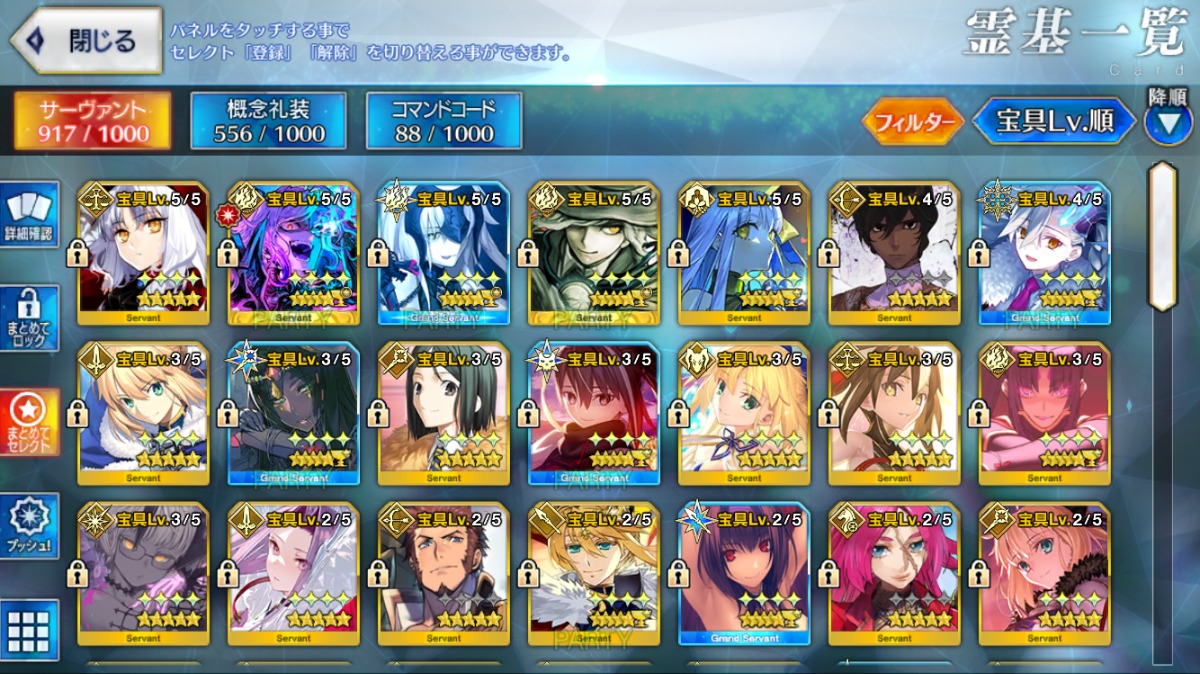This screenshot has height=674, width=1200.
Task: Change the grid display layout
Action: (30, 630)
